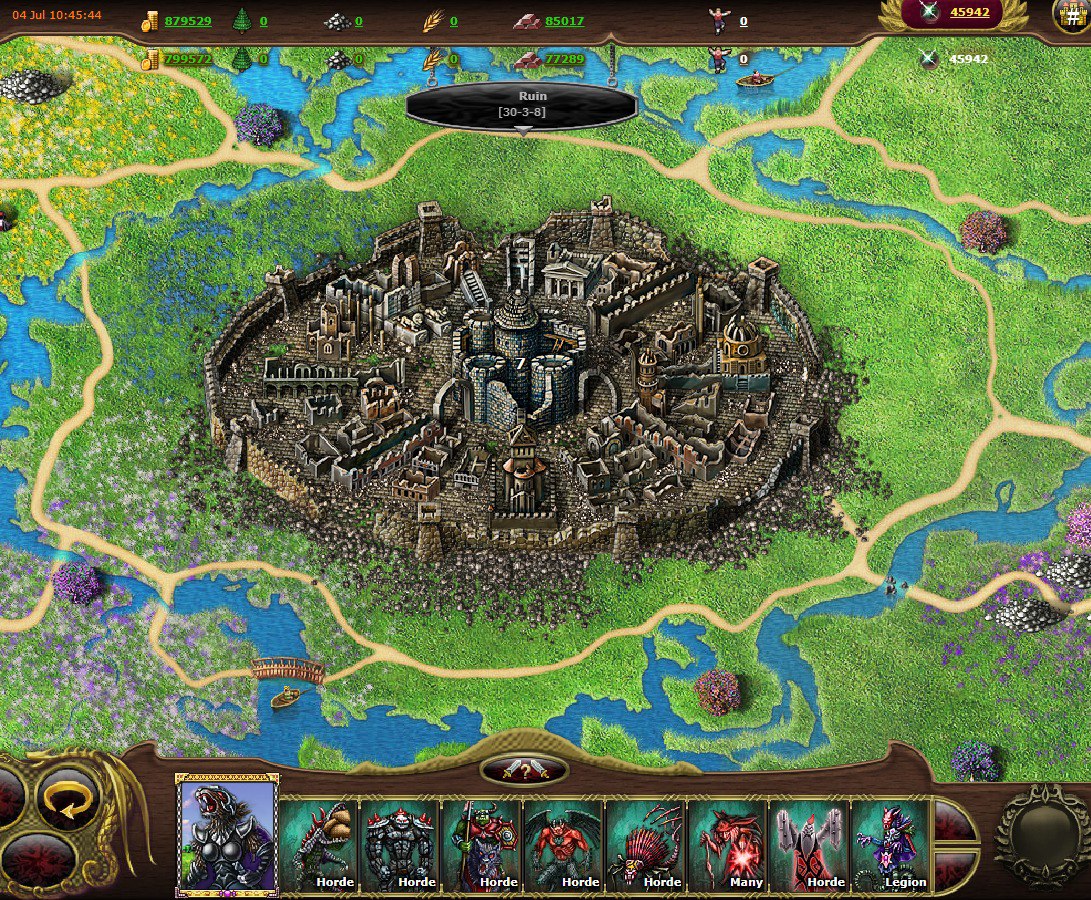Image resolution: width=1091 pixels, height=900 pixels.
Task: Open the iron ingot resource 85017
Action: pos(564,21)
